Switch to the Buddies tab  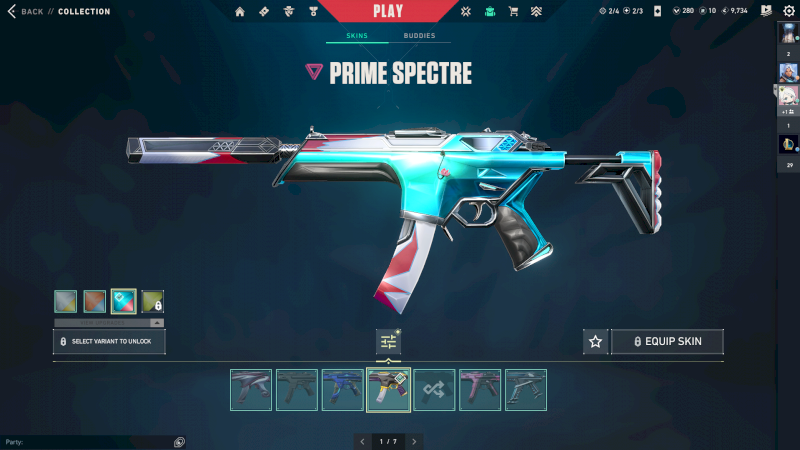[419, 36]
